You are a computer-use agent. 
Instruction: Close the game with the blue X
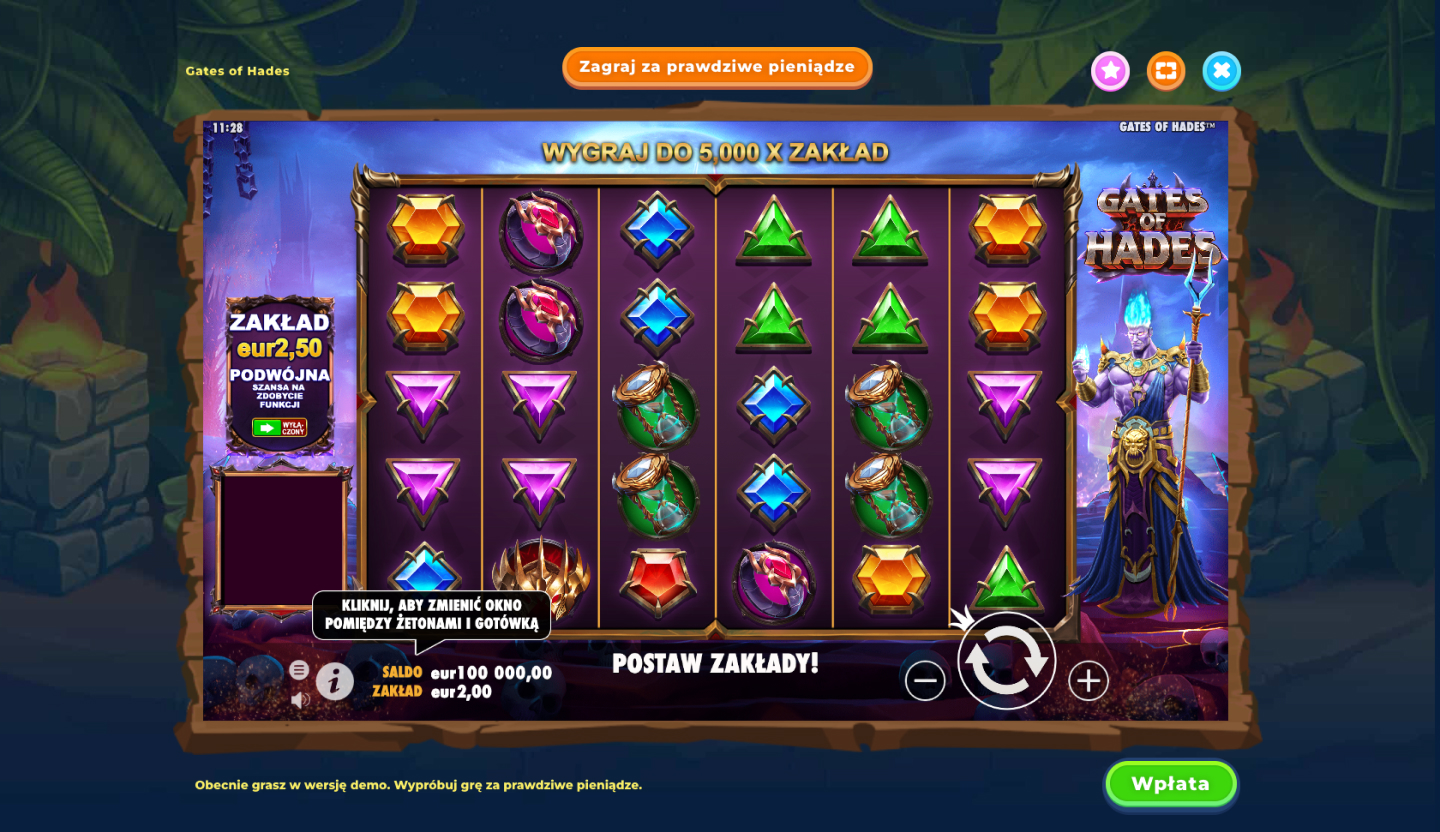coord(1221,71)
